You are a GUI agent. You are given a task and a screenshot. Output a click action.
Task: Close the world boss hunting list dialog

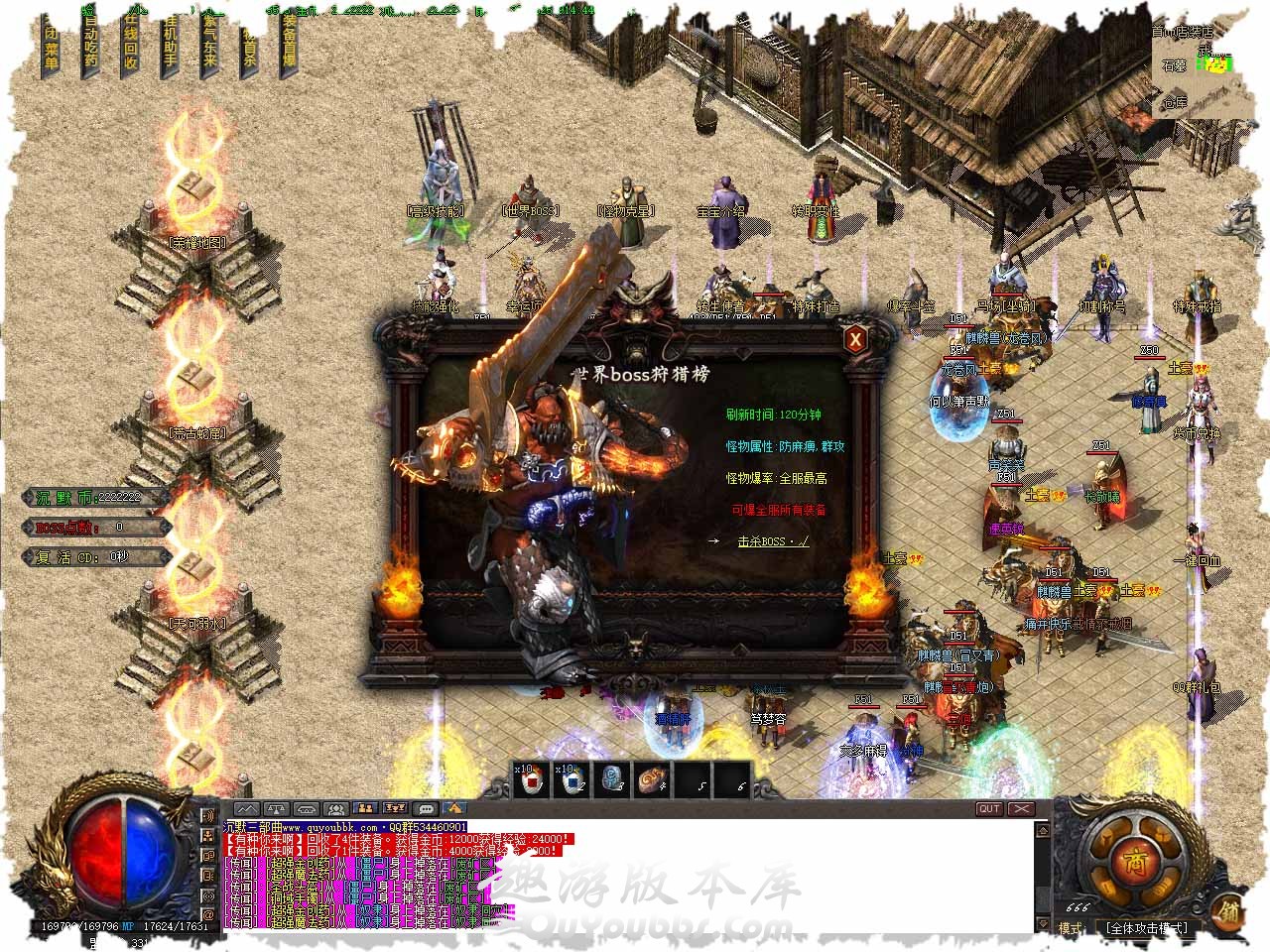(x=855, y=339)
